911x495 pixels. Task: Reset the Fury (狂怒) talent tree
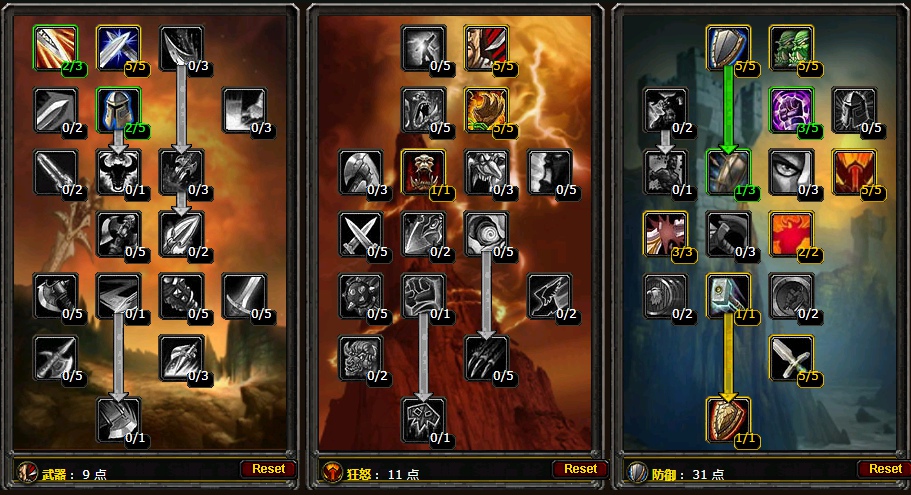580,468
